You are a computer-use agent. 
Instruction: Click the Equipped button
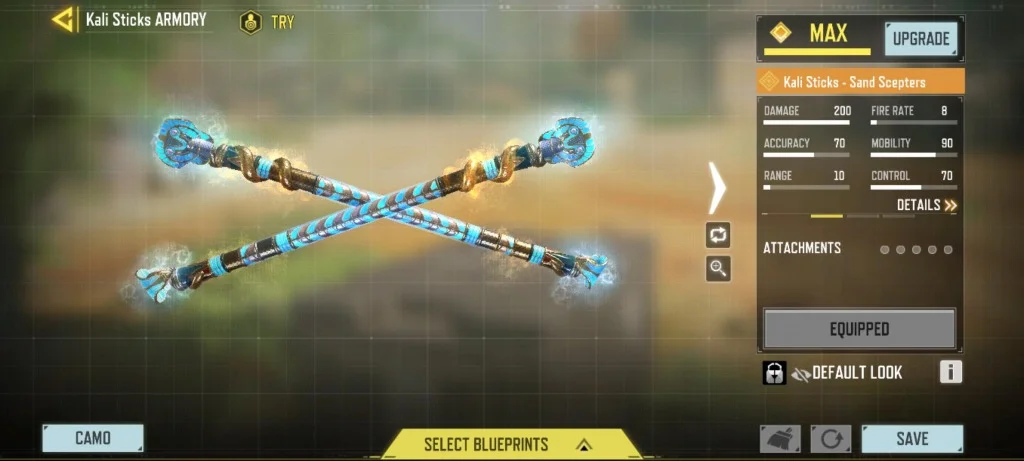(859, 328)
